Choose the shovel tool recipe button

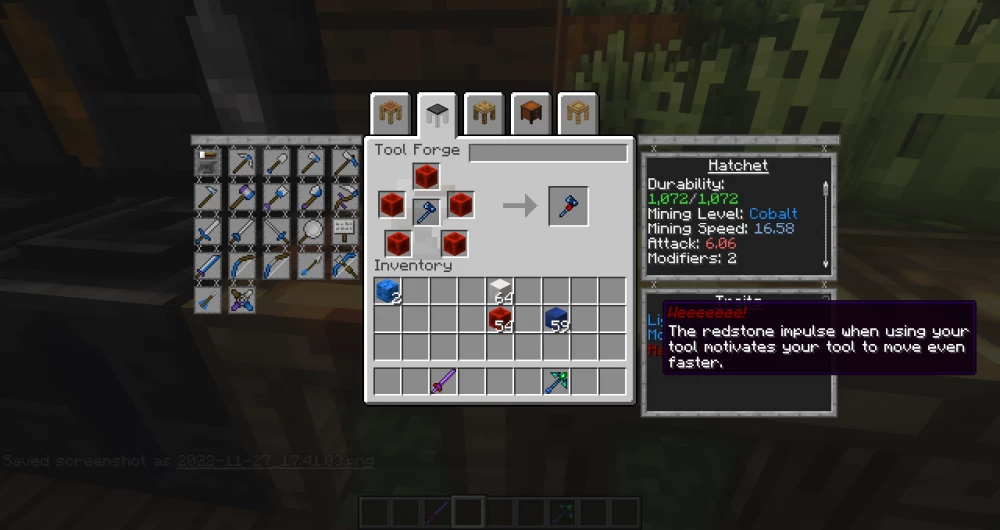[x=277, y=162]
